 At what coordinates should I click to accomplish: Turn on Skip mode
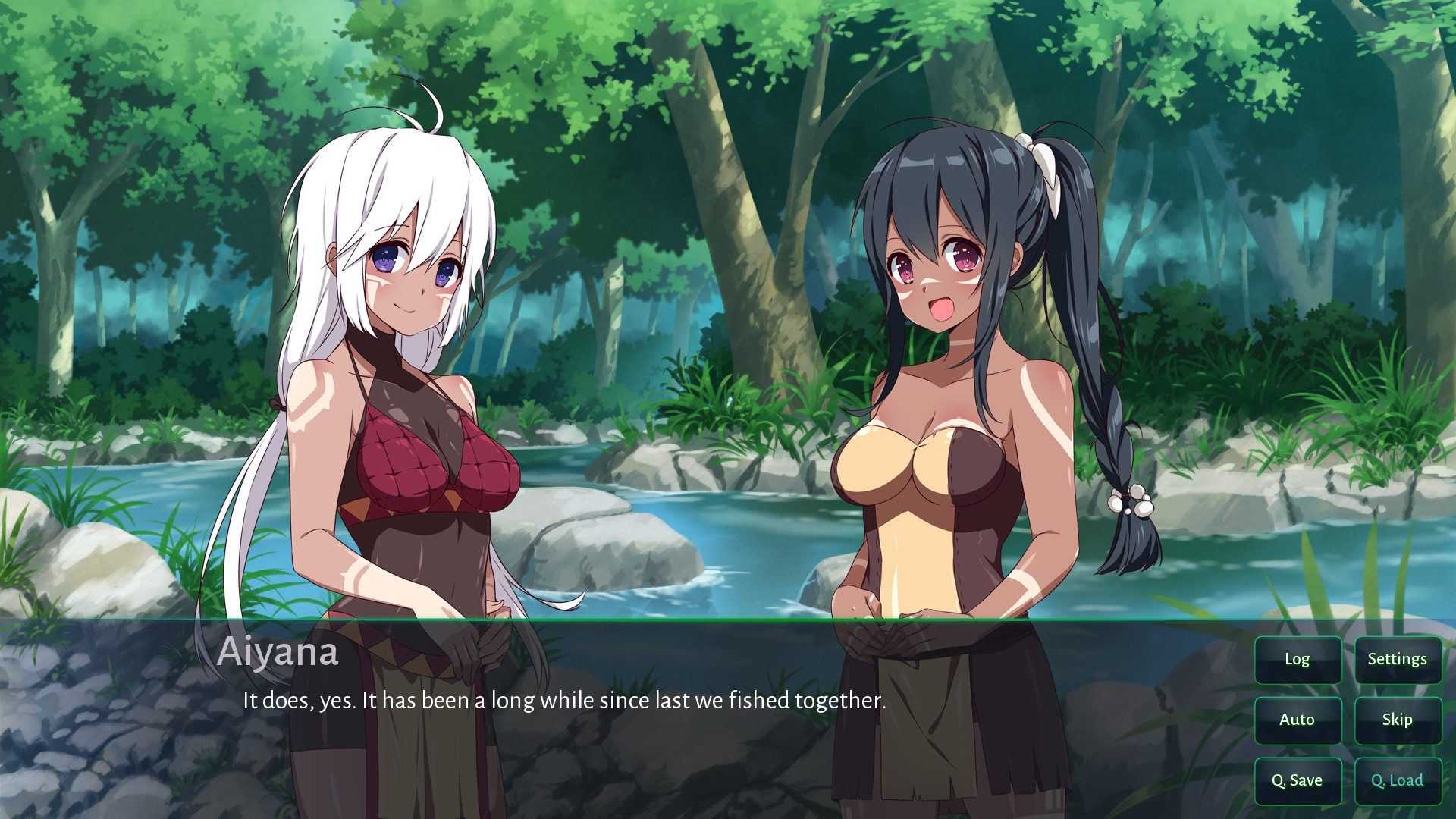tap(1397, 720)
